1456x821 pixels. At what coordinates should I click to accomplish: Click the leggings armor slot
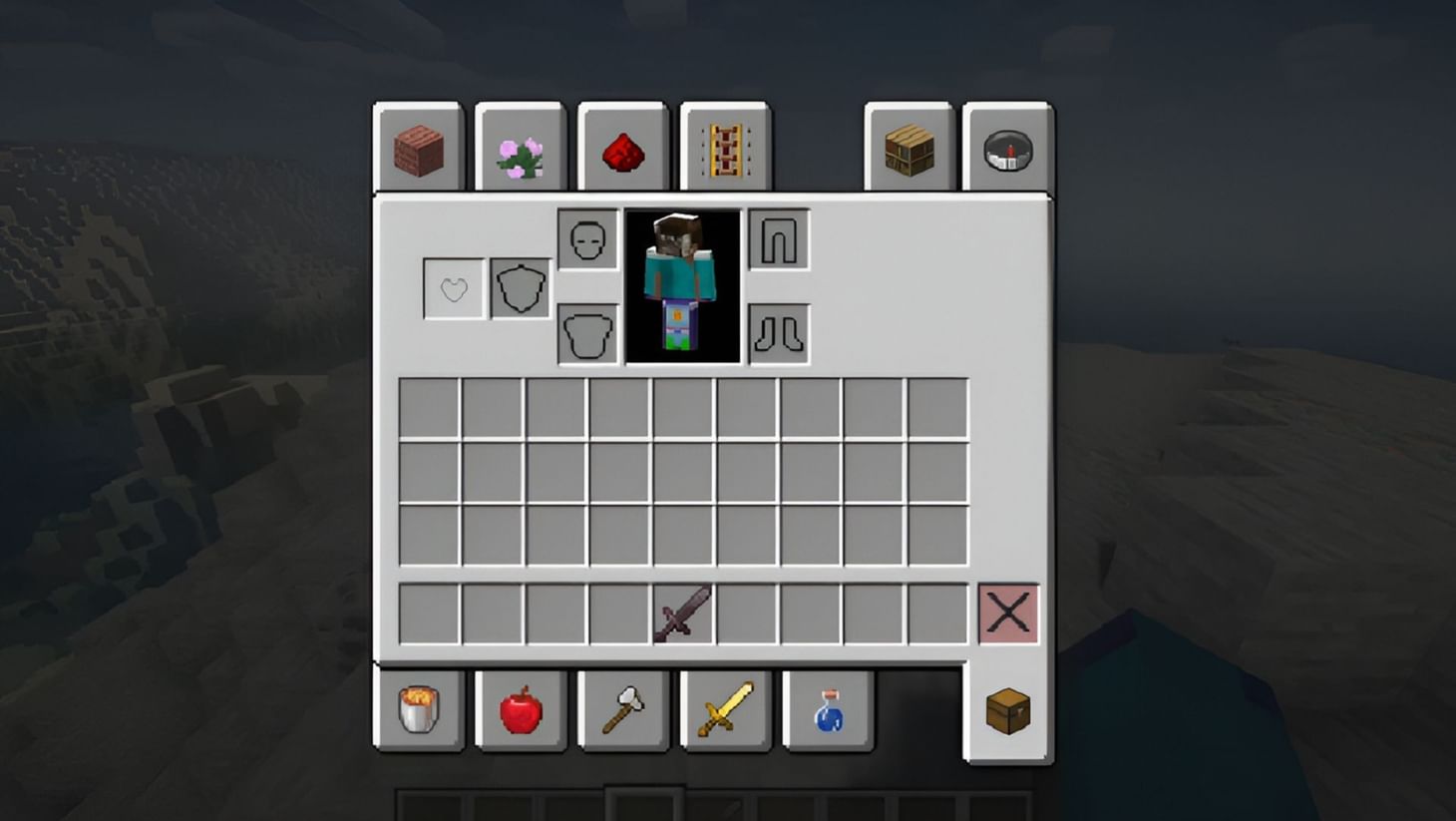[x=778, y=238]
